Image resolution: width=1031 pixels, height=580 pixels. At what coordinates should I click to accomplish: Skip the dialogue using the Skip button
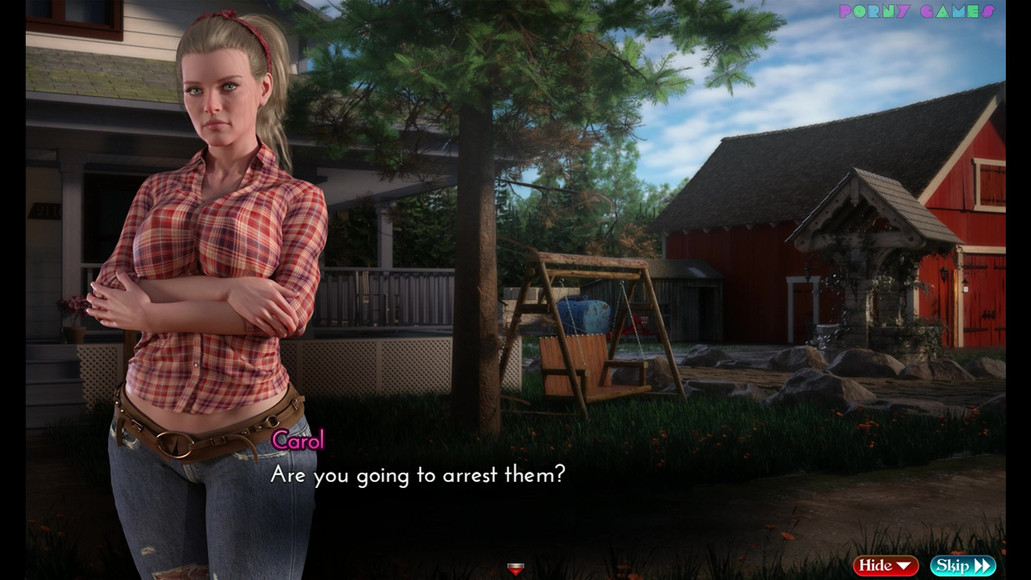[962, 566]
